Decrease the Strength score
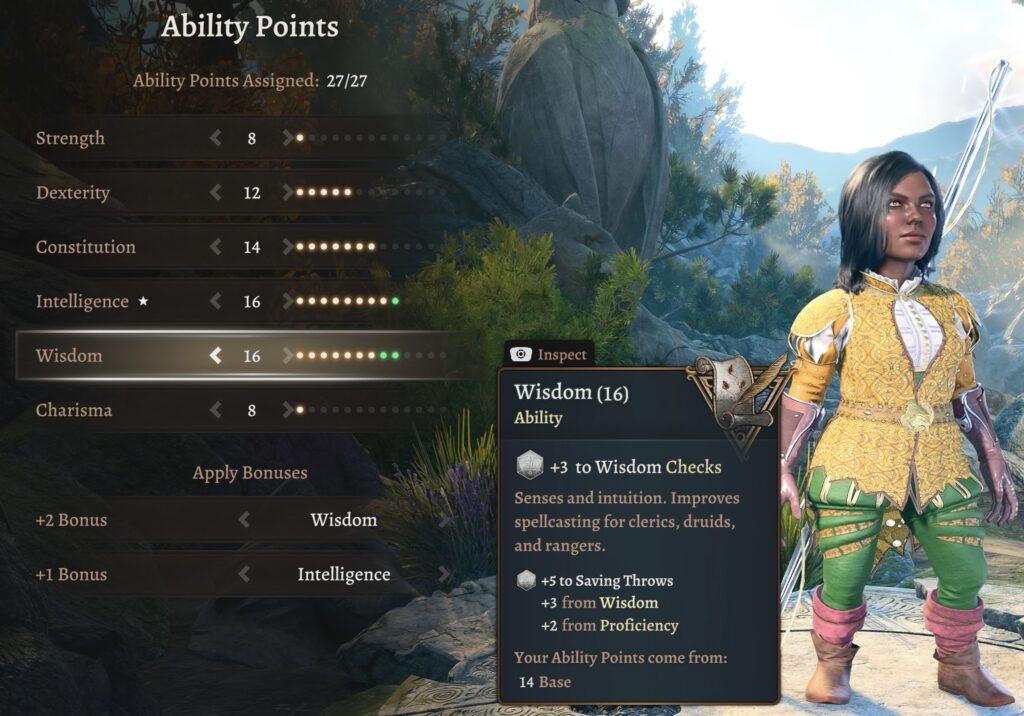The width and height of the screenshot is (1024, 716). [x=215, y=138]
